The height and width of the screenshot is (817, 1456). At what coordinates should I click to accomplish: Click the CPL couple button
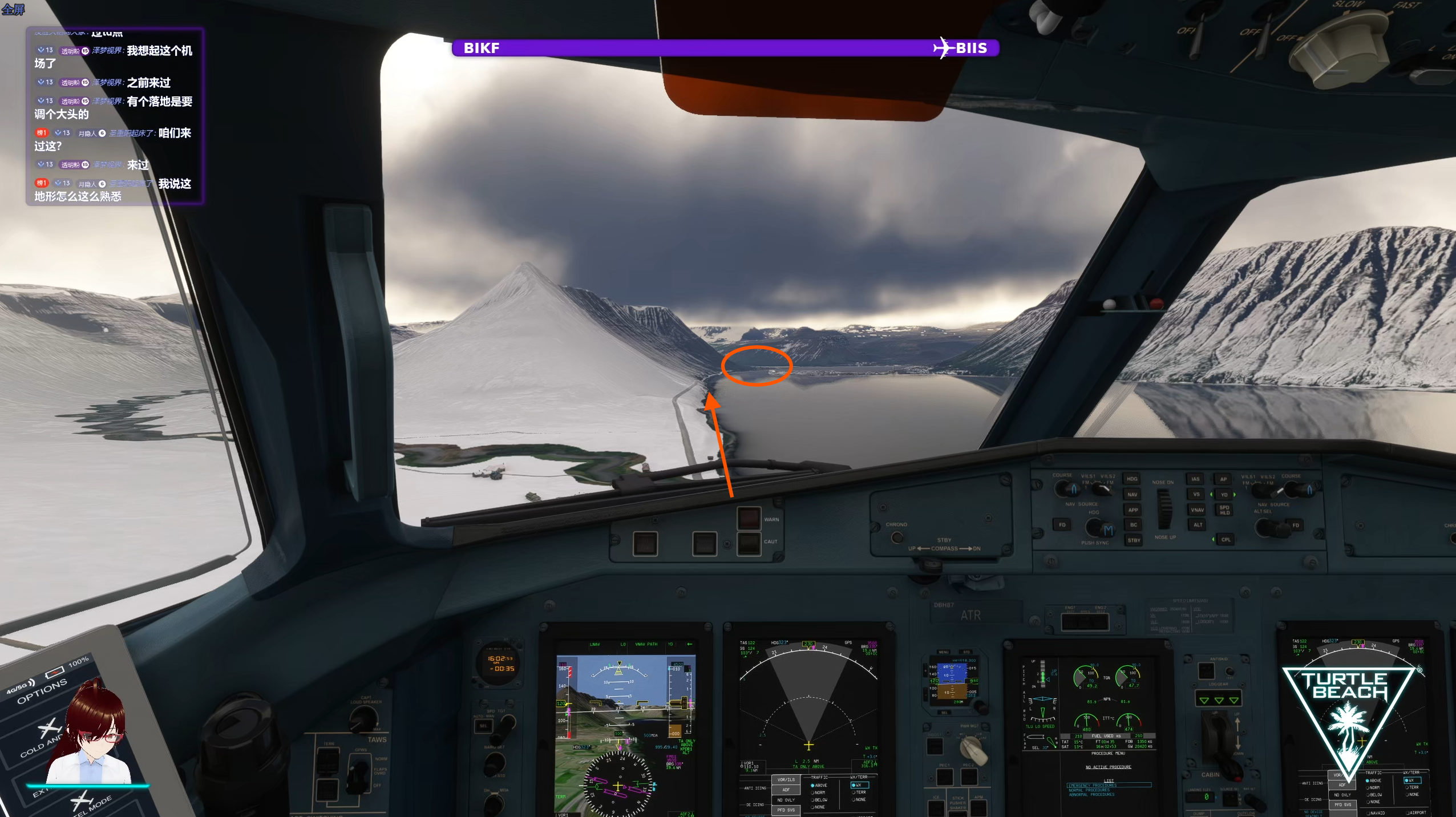(x=1226, y=540)
